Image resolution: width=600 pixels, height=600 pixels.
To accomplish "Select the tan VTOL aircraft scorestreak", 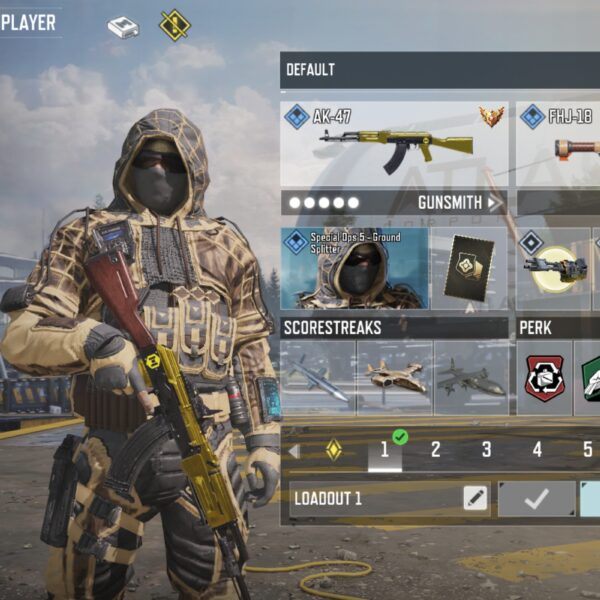I will (394, 377).
